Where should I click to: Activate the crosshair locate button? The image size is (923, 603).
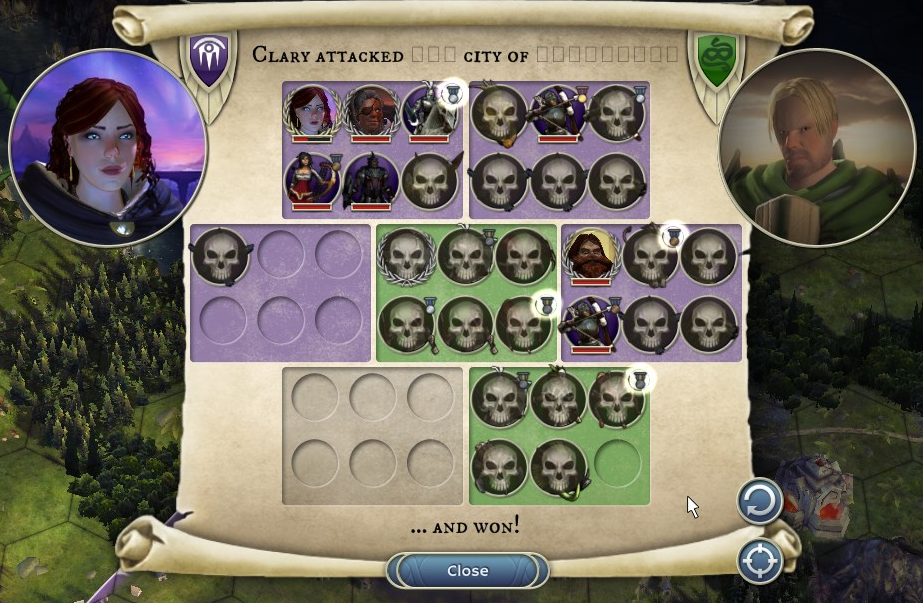759,561
